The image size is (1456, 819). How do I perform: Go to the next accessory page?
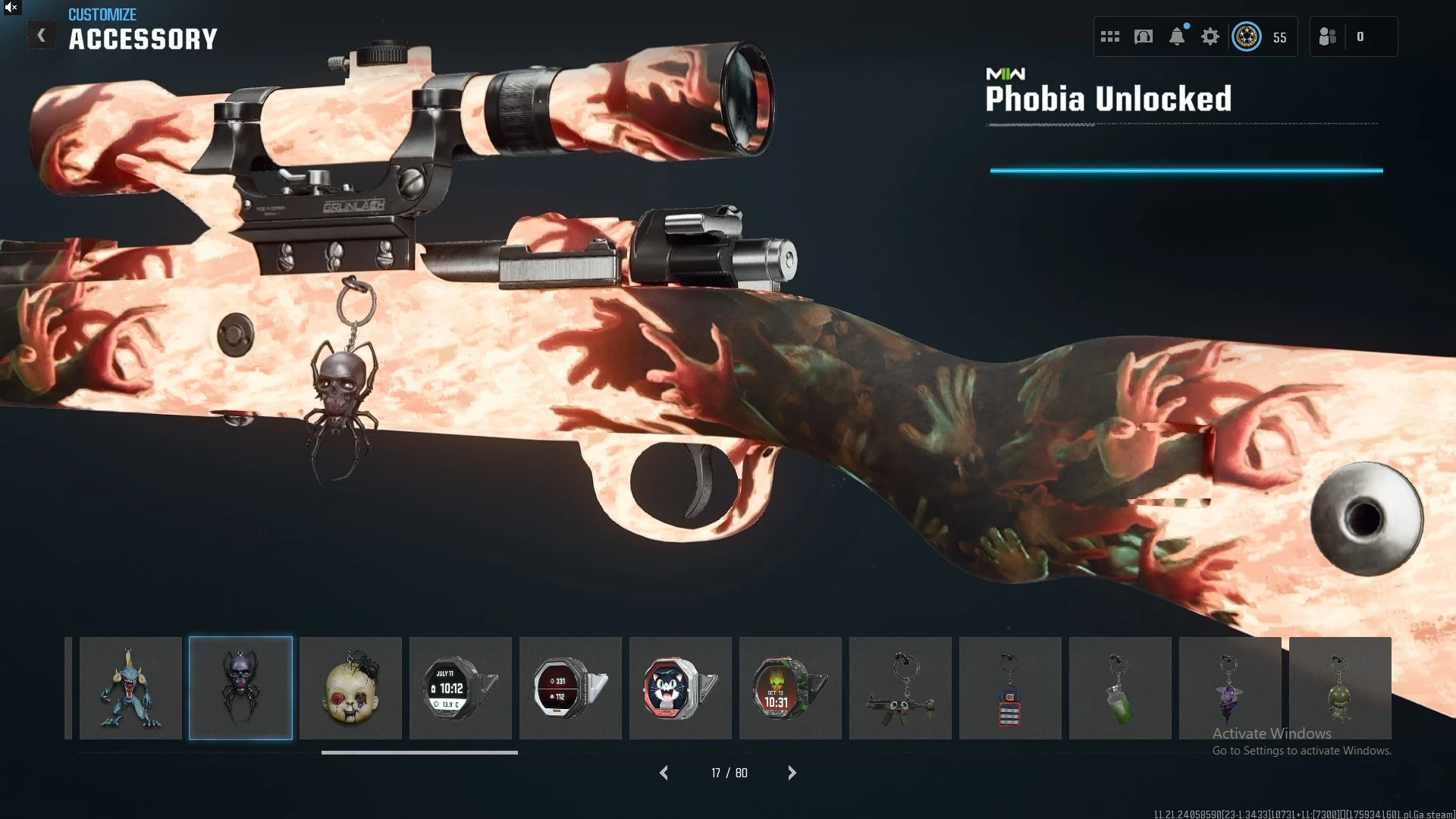coord(792,773)
